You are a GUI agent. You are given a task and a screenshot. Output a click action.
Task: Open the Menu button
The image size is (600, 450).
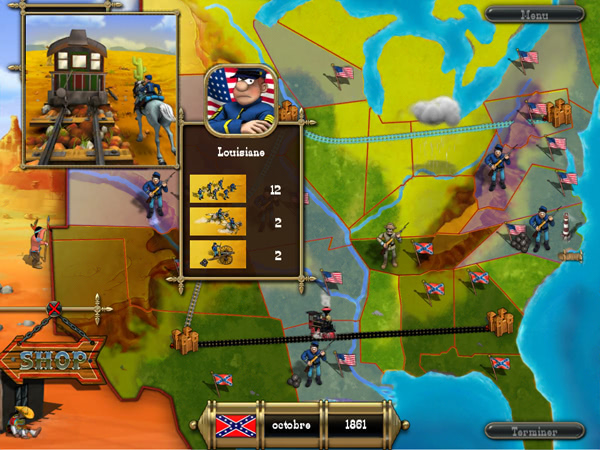tap(535, 14)
